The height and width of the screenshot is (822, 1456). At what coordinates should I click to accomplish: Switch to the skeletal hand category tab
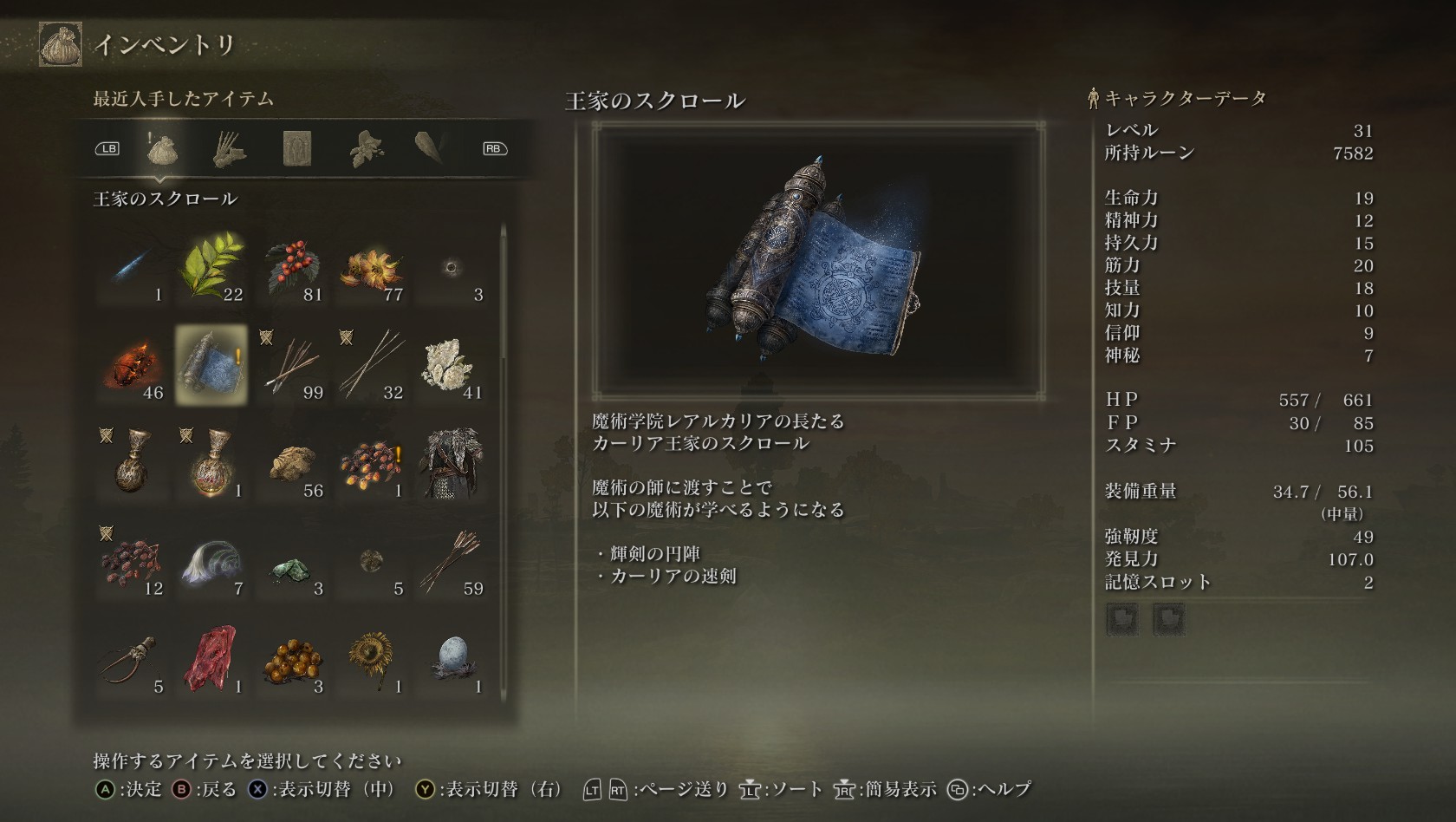click(x=230, y=149)
